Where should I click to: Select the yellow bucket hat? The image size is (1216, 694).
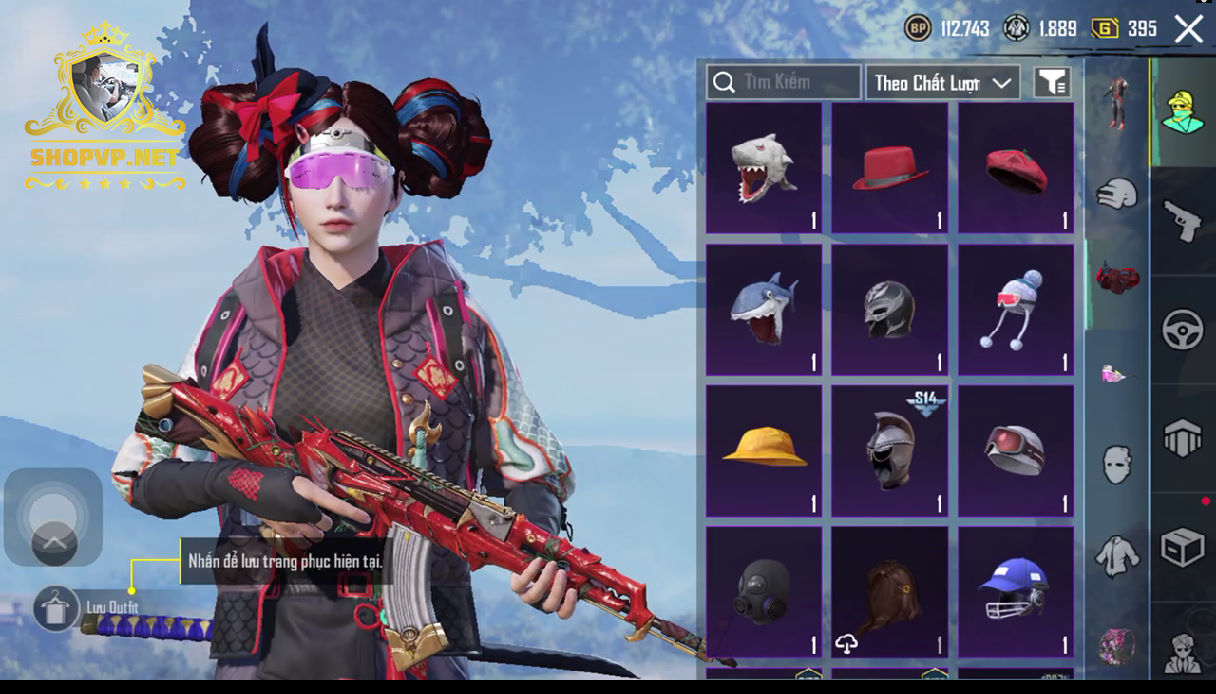tap(764, 451)
